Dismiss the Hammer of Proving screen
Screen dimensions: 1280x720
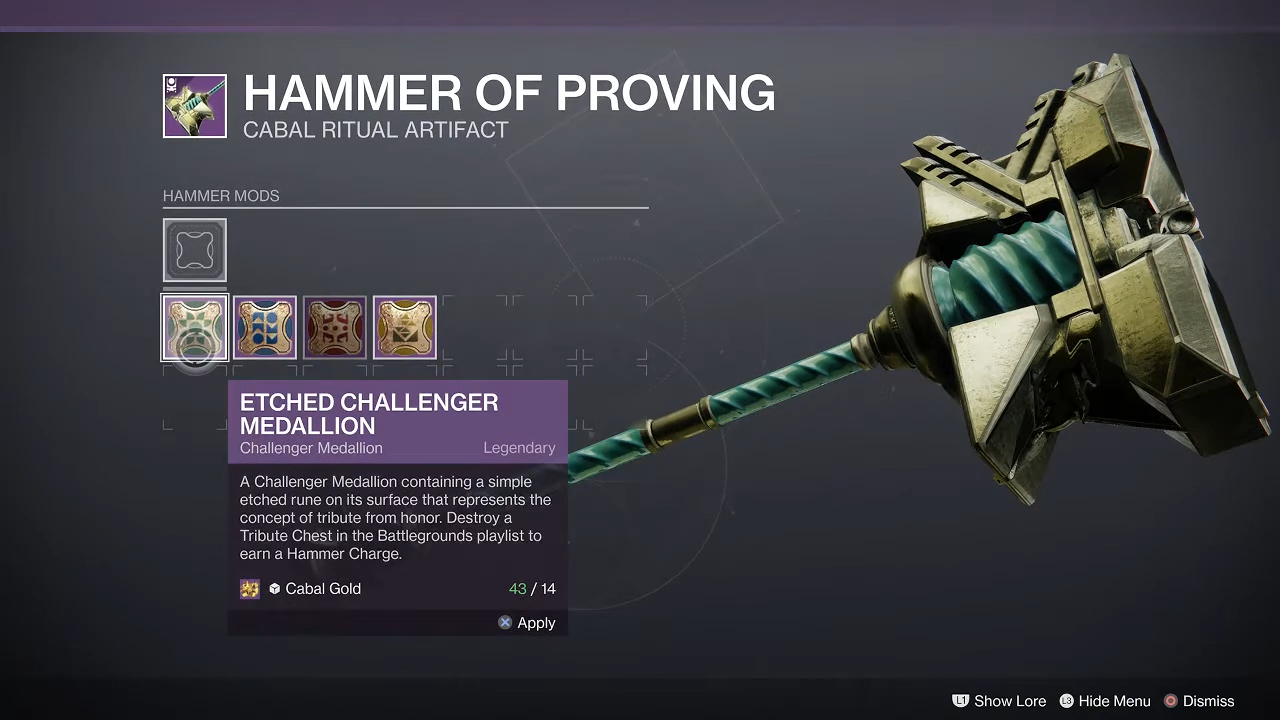pos(1198,701)
